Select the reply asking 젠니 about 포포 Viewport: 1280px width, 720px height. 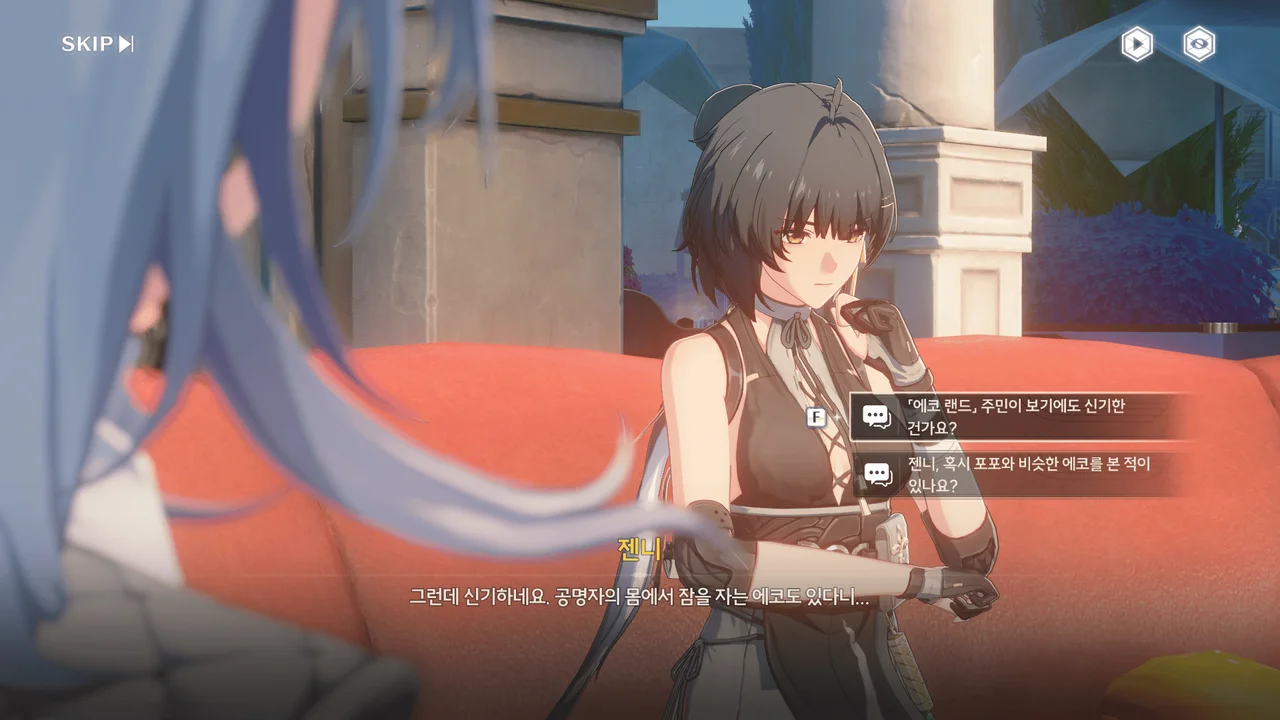(x=1015, y=475)
